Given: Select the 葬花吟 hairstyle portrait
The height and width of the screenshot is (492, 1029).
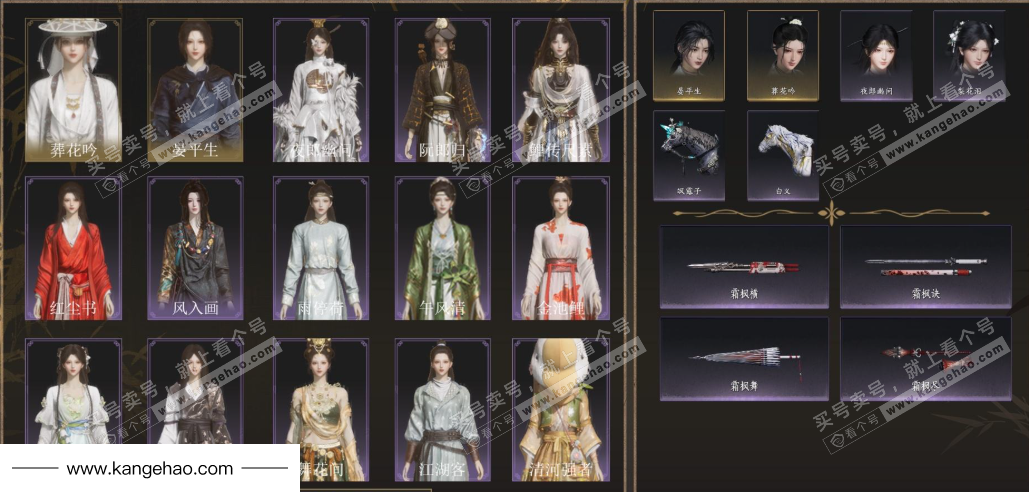Looking at the screenshot, I should pyautogui.click(x=782, y=55).
